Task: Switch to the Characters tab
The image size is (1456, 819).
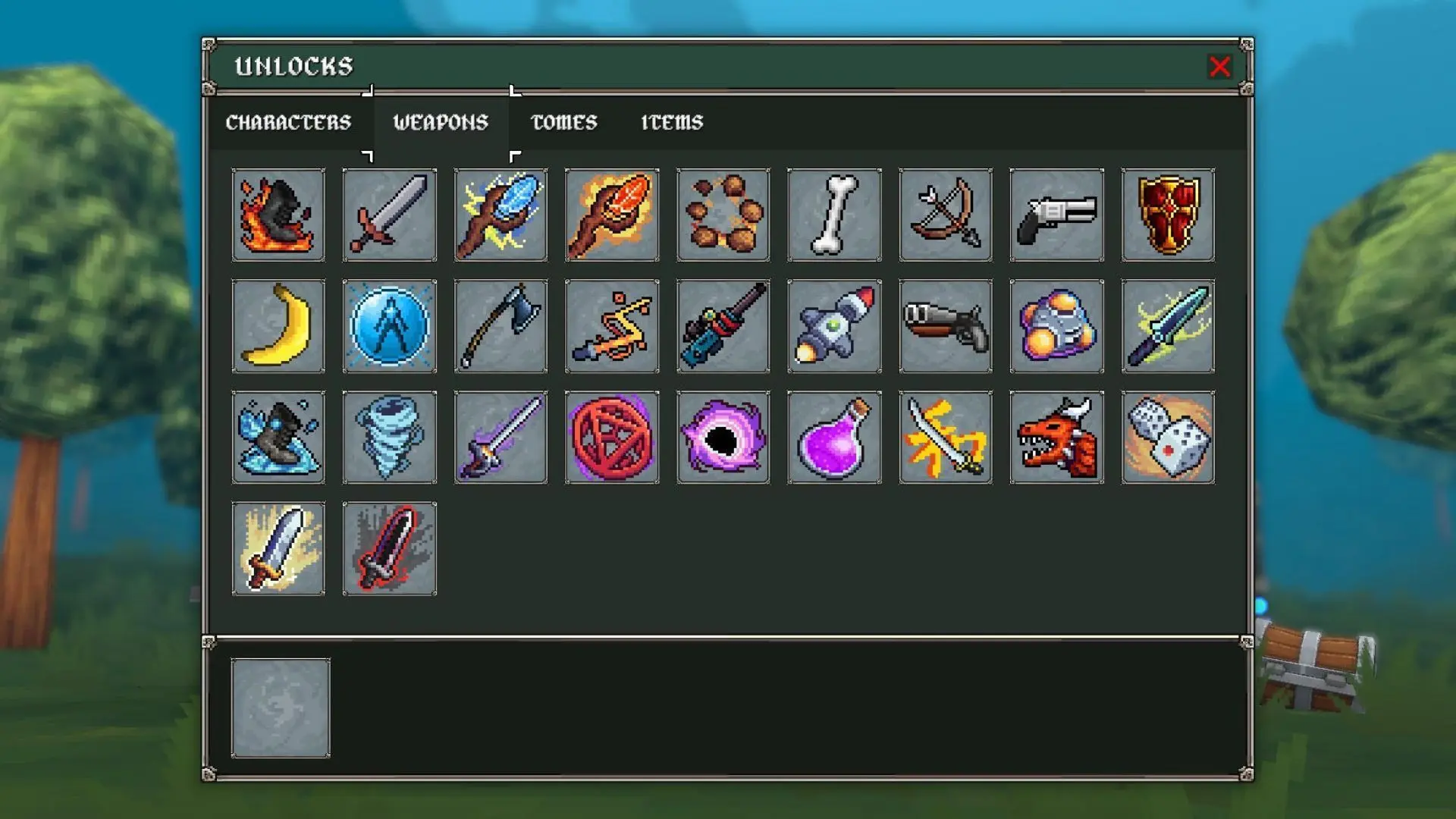Action: [289, 121]
